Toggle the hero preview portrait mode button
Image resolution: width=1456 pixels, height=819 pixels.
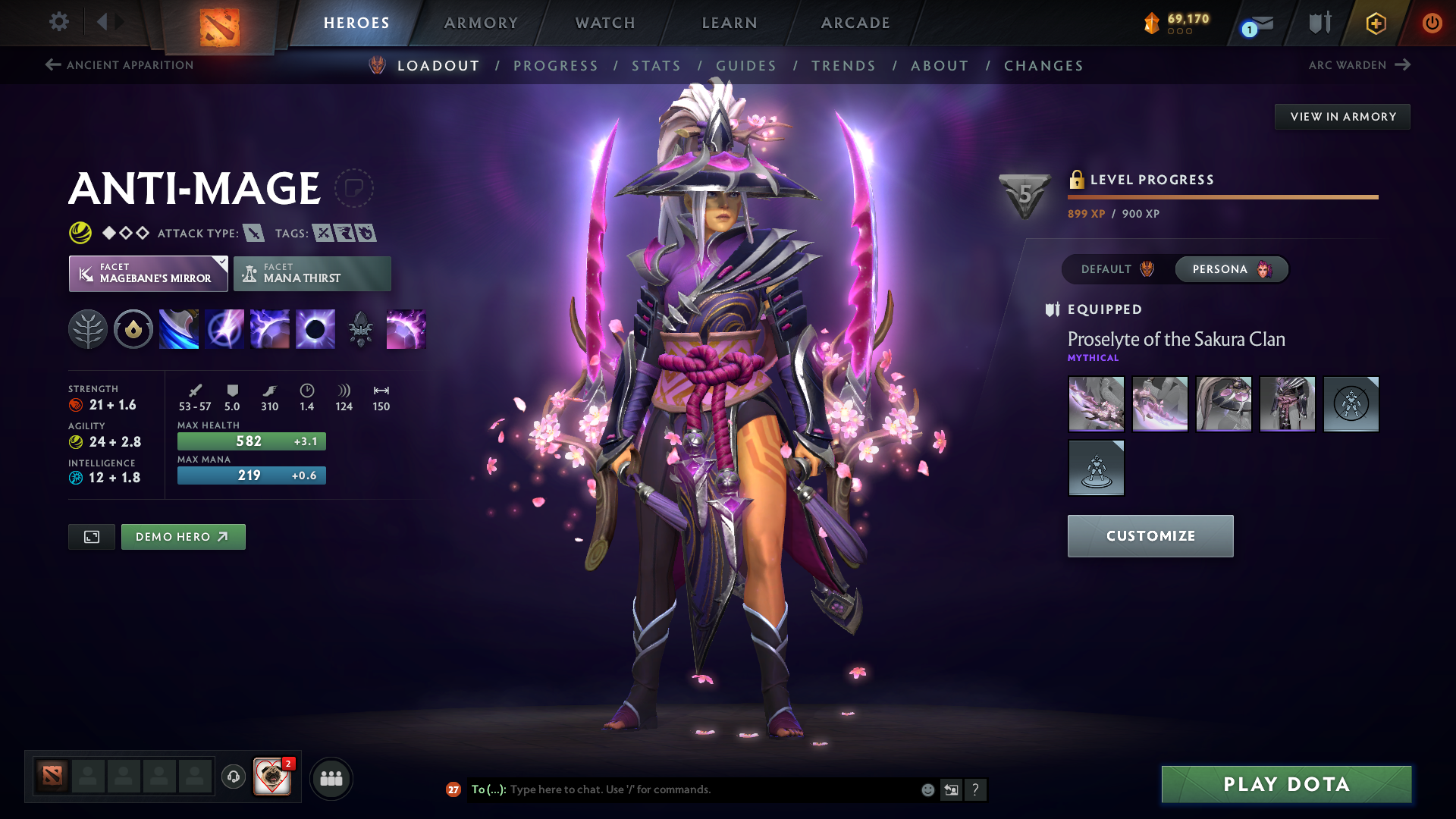tap(91, 536)
